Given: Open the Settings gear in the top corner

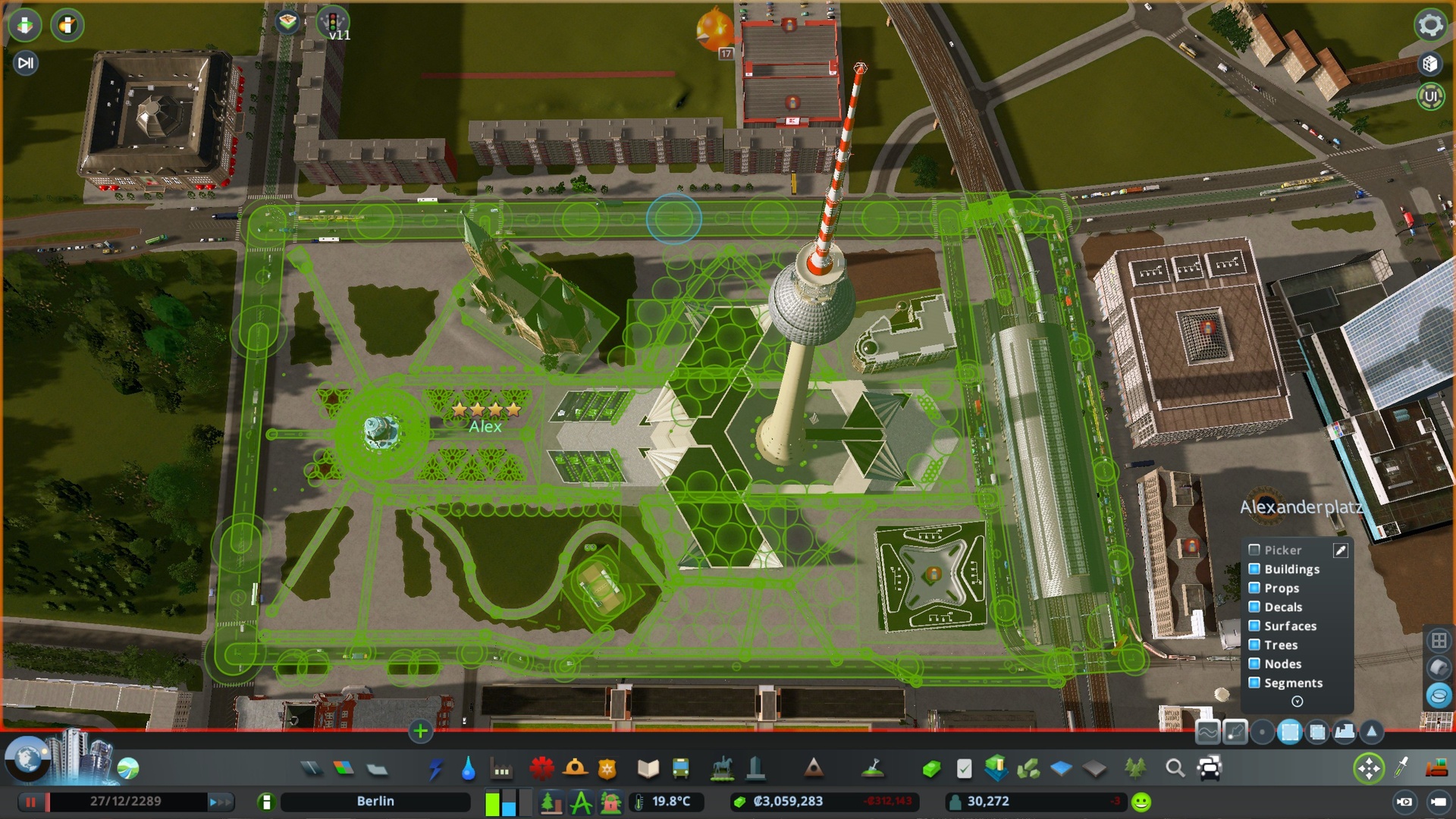Looking at the screenshot, I should tap(1429, 25).
